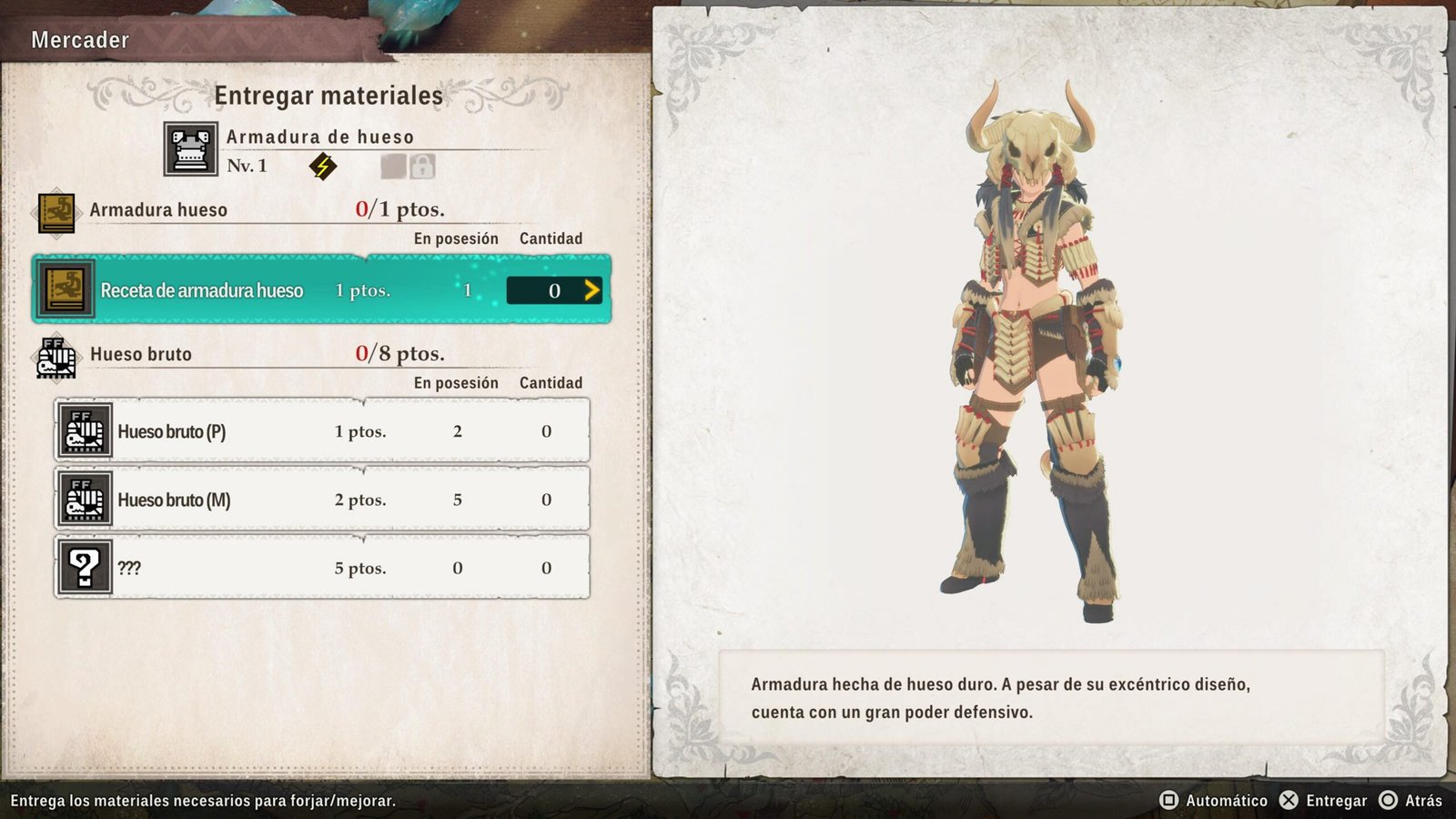Select the Hueso bruto category icon
Image resolution: width=1456 pixels, height=819 pixels.
[x=56, y=356]
